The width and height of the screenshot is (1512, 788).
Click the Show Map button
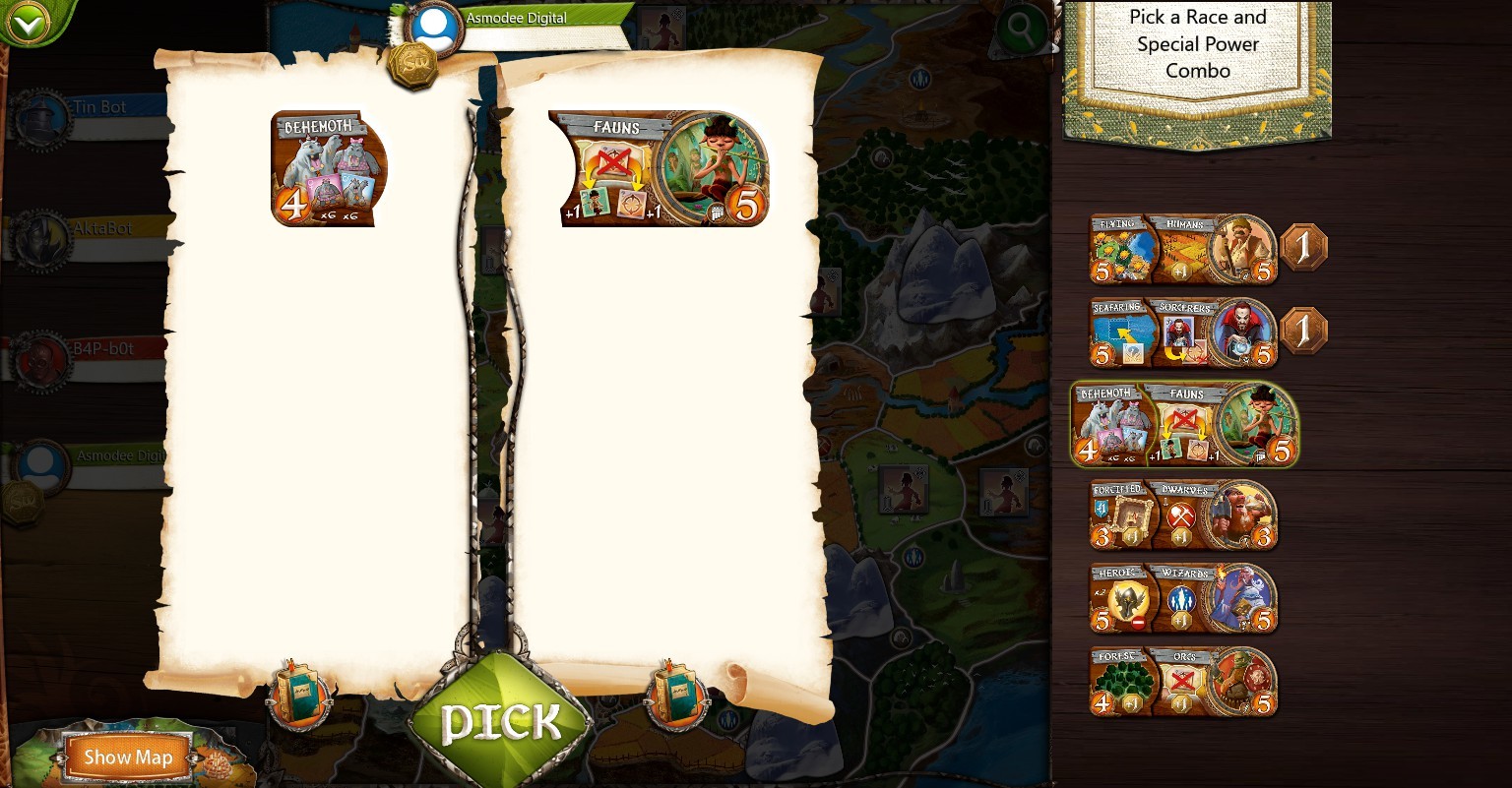pos(129,757)
